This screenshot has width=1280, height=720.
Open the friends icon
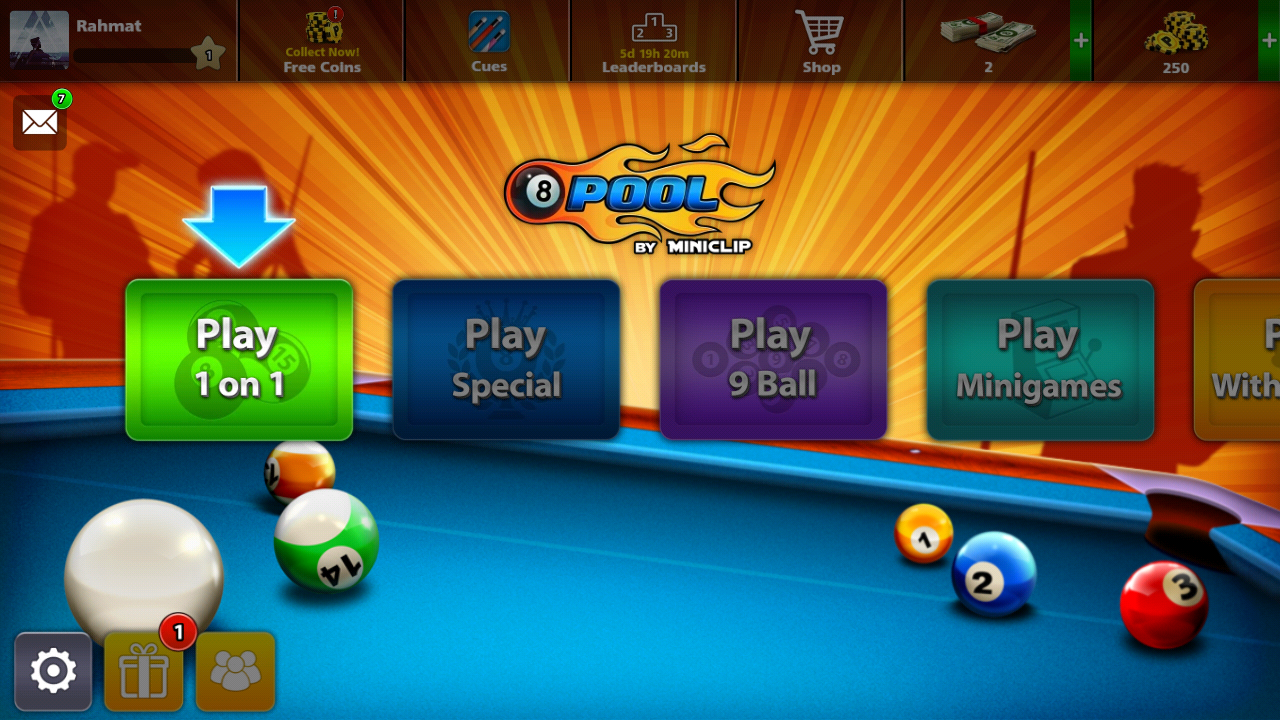(235, 671)
